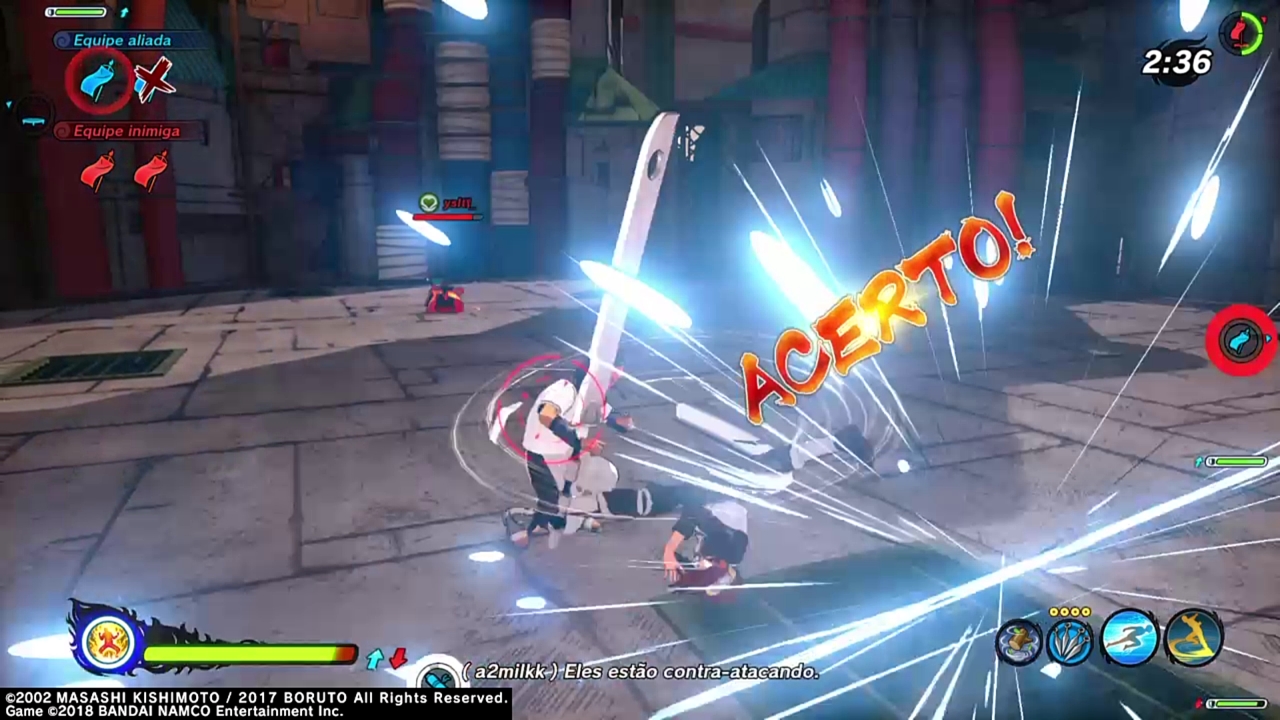The height and width of the screenshot is (720, 1280).
Task: Switch to the Equipe inimiga team banner
Action: (127, 131)
